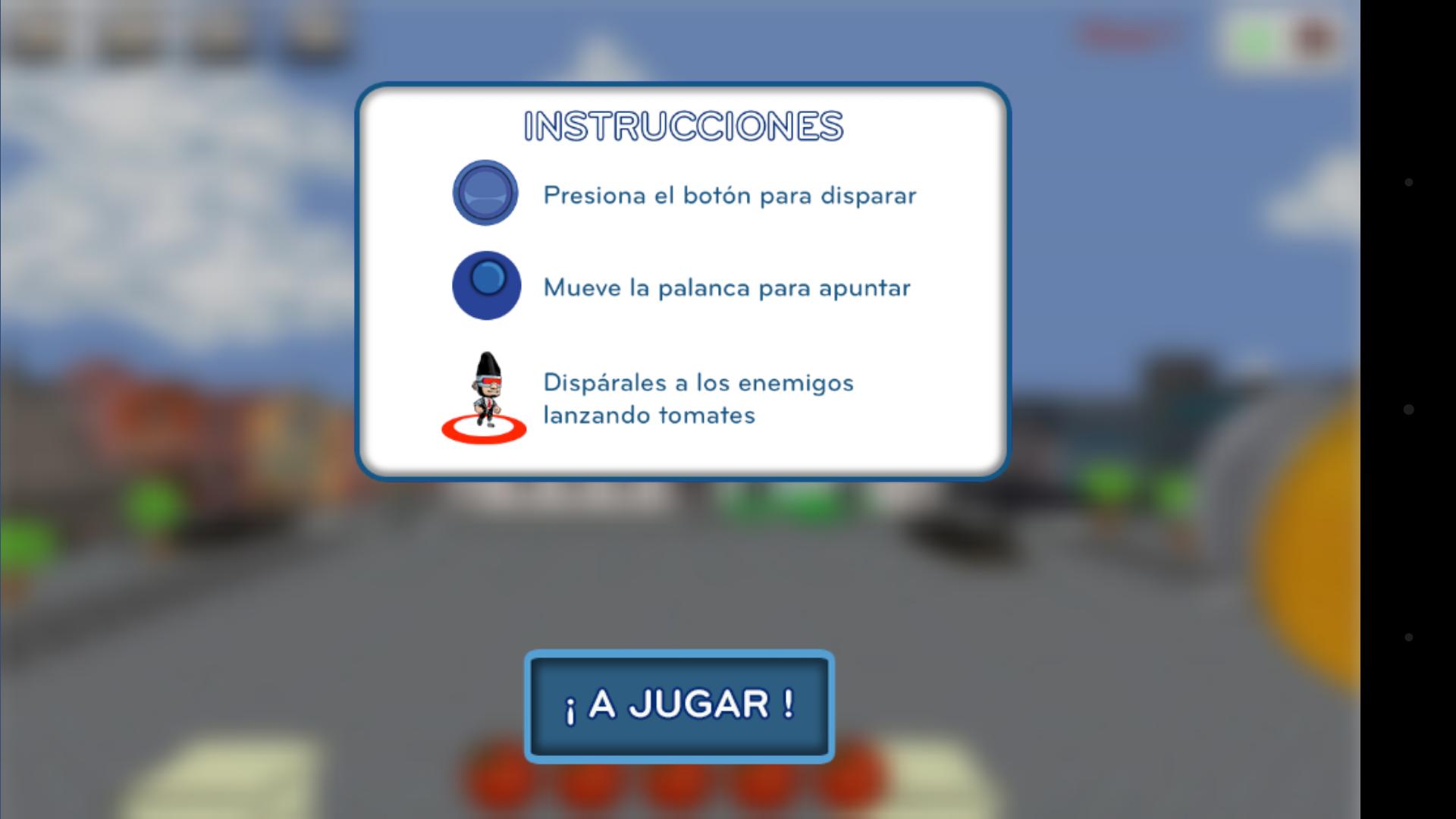The height and width of the screenshot is (819, 1456).
Task: Click the enemy character icon with red target circle
Action: 485,398
